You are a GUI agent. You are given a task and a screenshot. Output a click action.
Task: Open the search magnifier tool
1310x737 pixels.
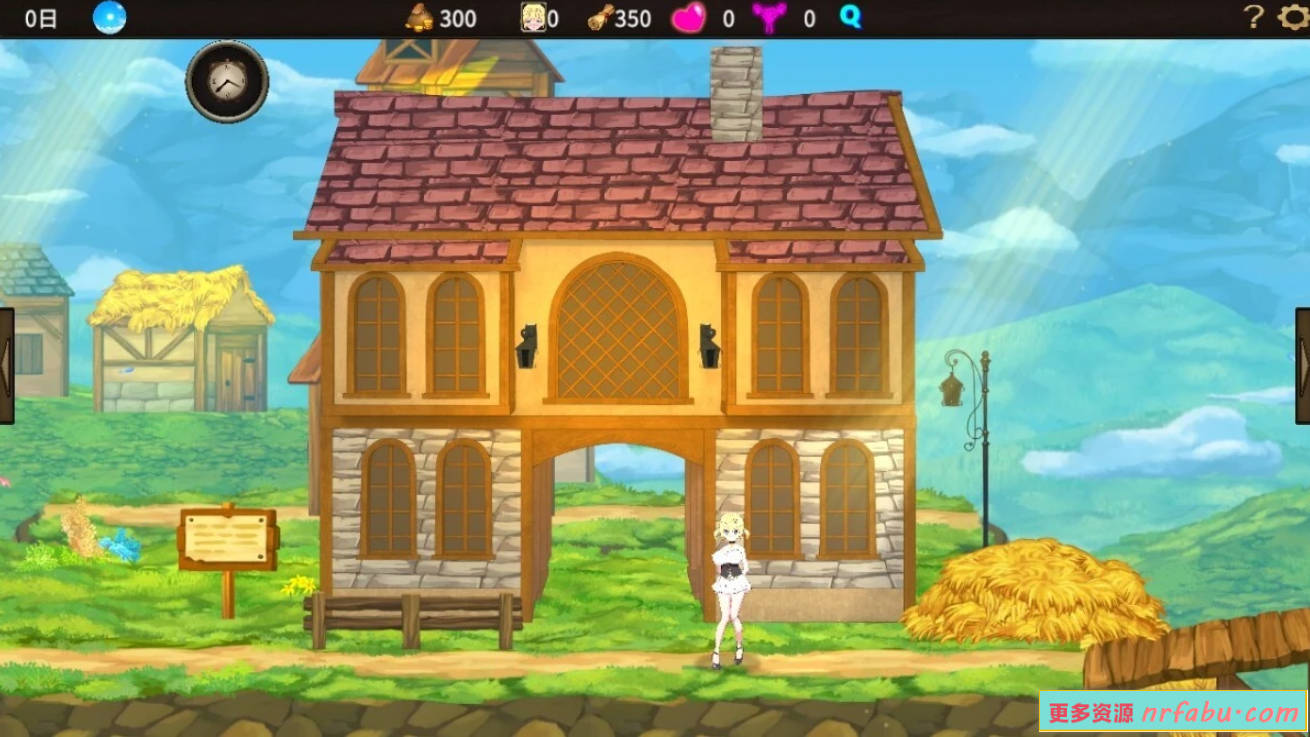pyautogui.click(x=850, y=17)
